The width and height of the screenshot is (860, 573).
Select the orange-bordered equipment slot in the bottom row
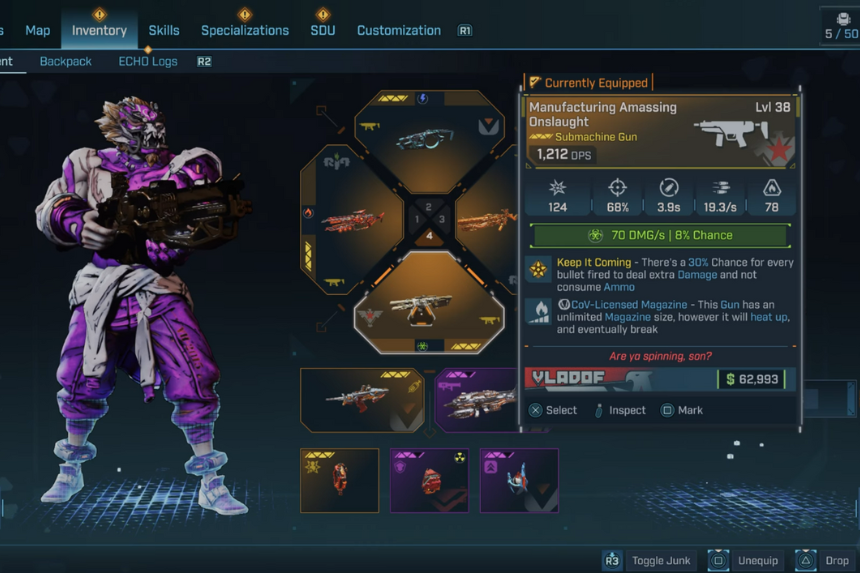339,480
